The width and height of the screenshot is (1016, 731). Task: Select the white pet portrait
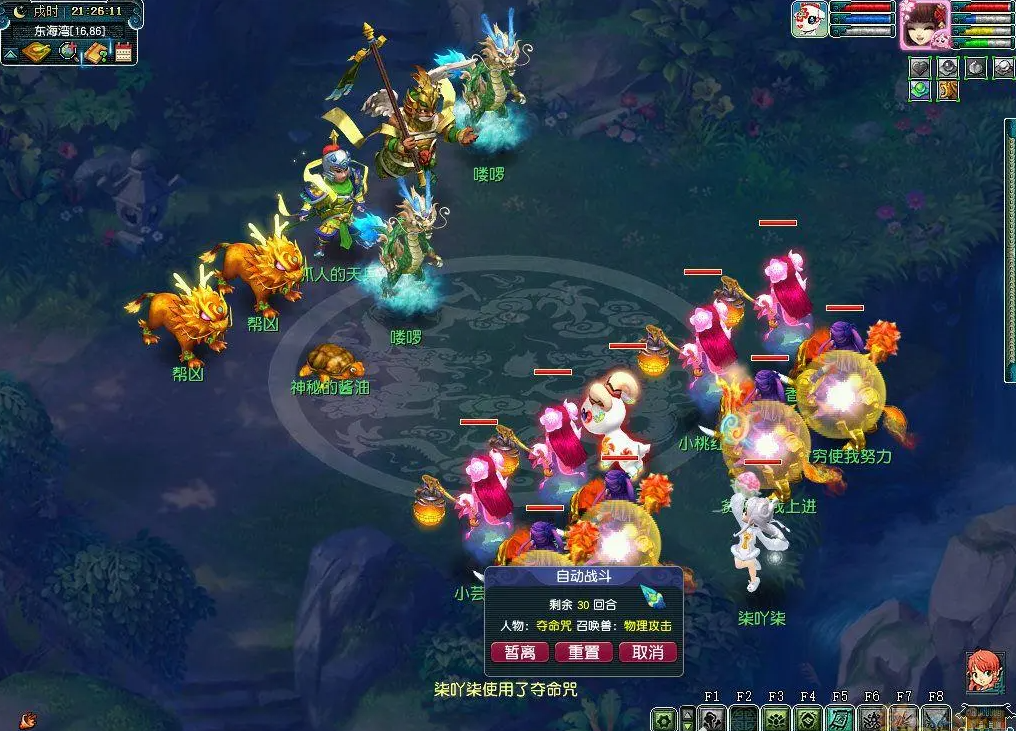(809, 20)
